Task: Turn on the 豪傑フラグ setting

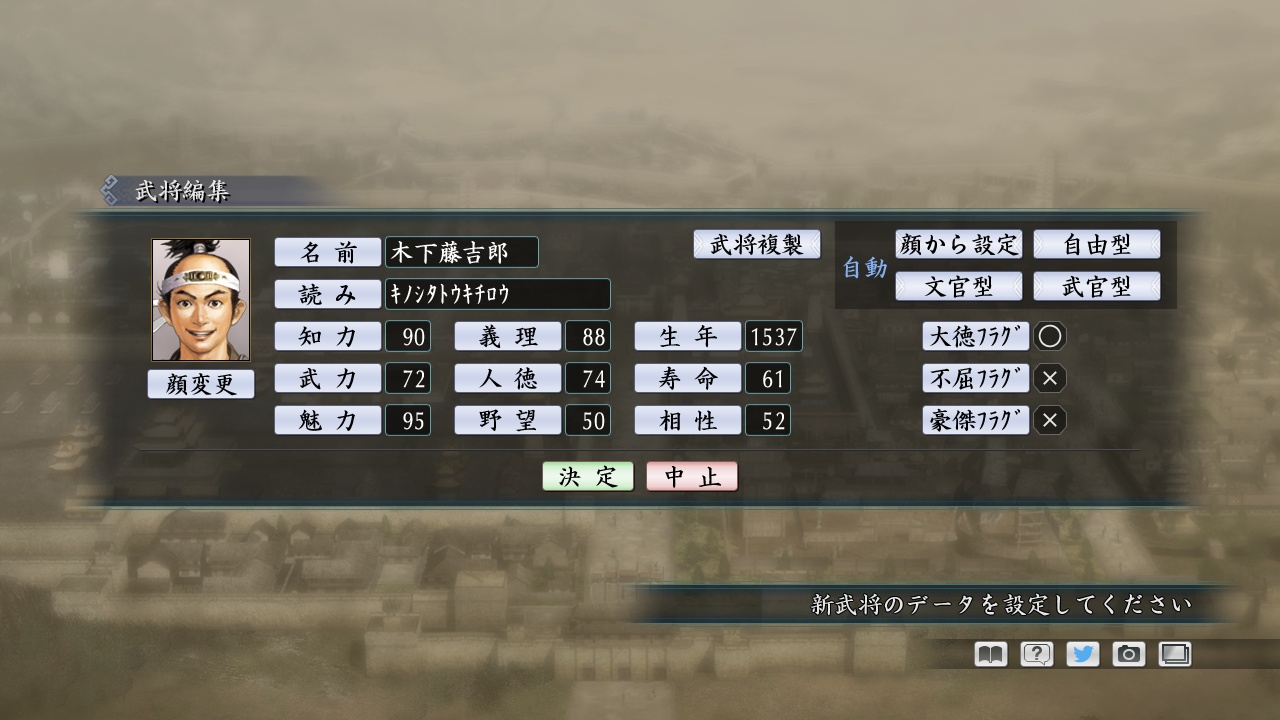Action: [1050, 420]
